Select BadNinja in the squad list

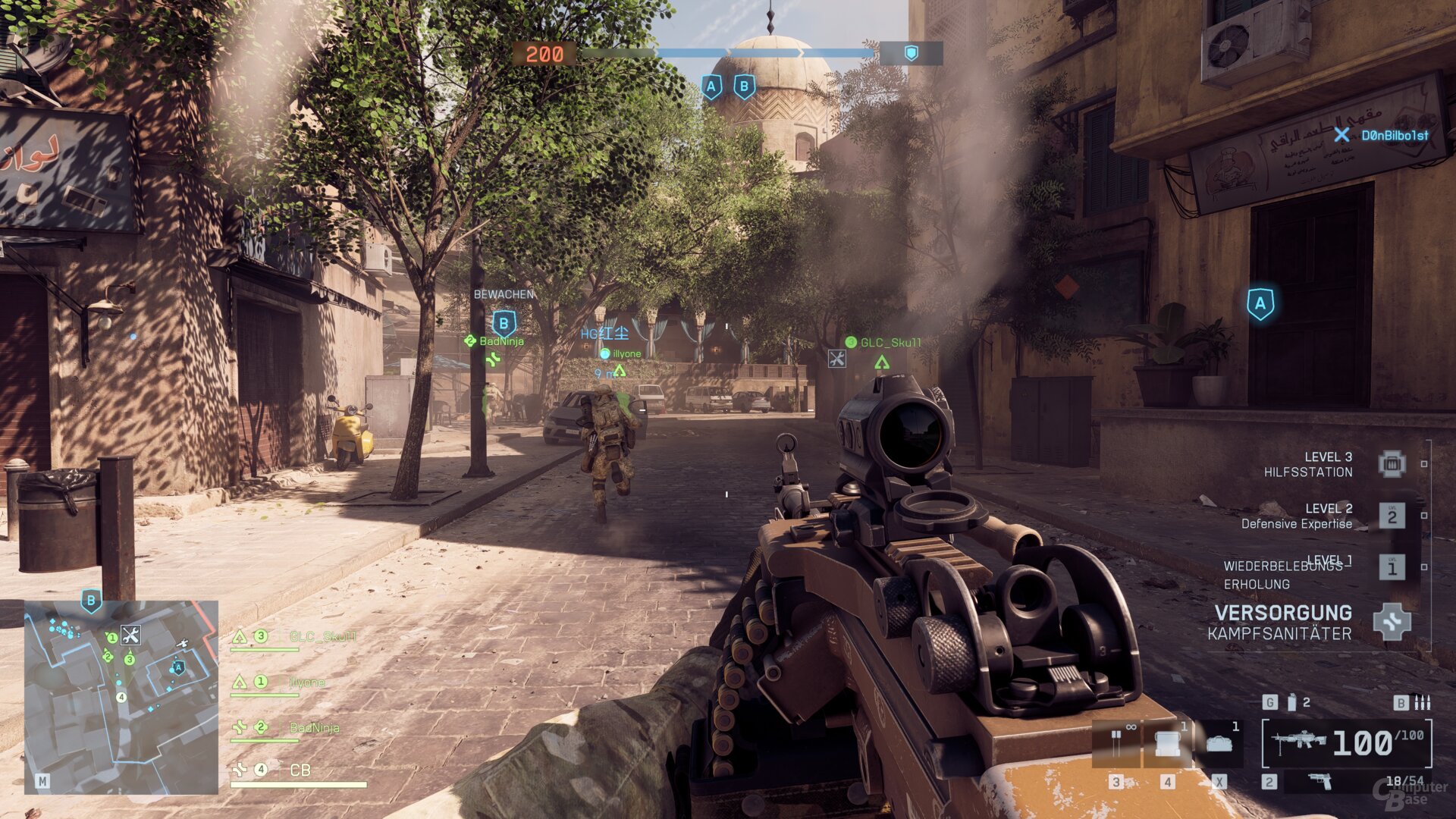(314, 728)
